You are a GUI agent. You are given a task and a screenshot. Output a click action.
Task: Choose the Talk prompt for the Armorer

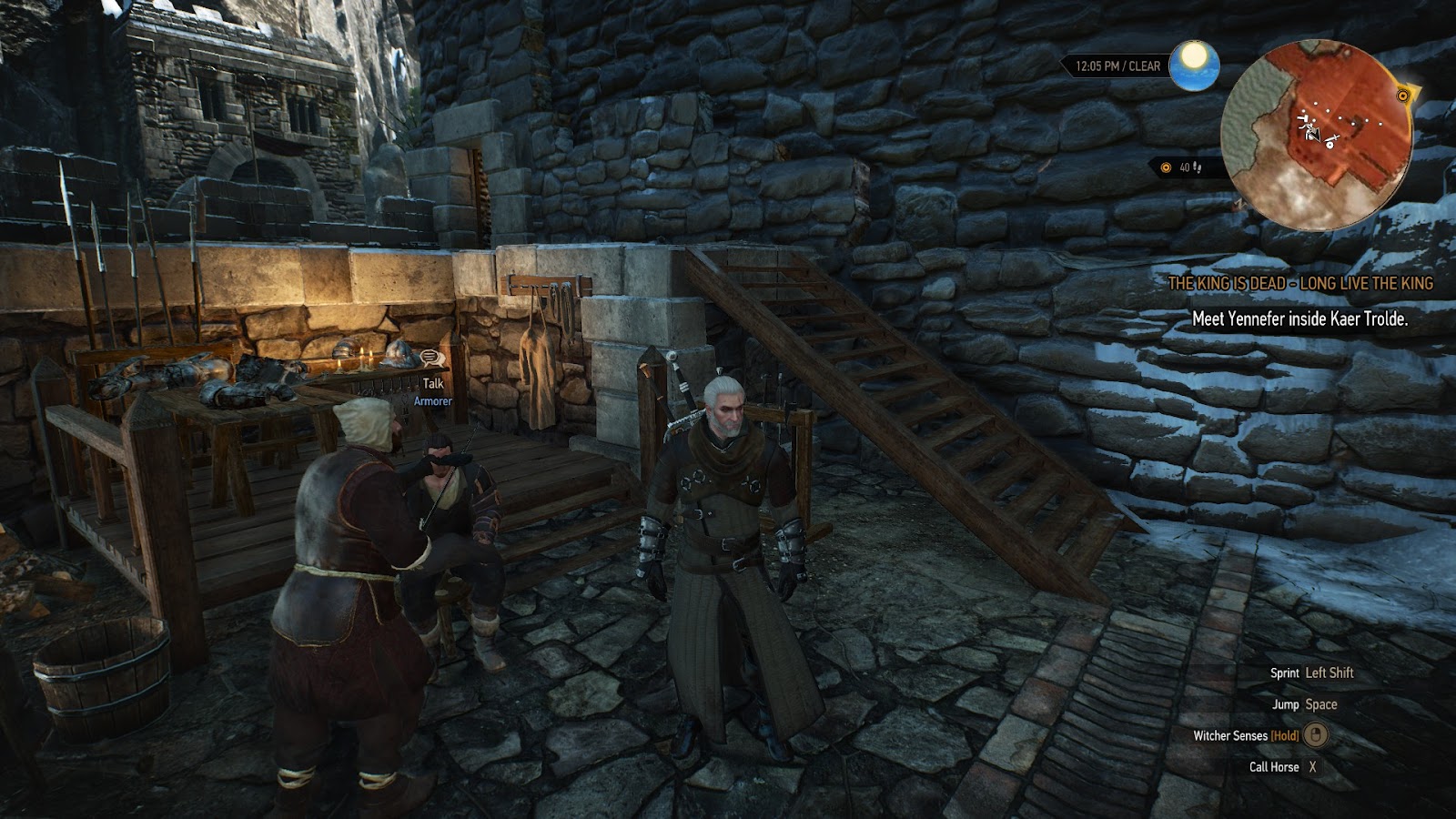[x=432, y=383]
